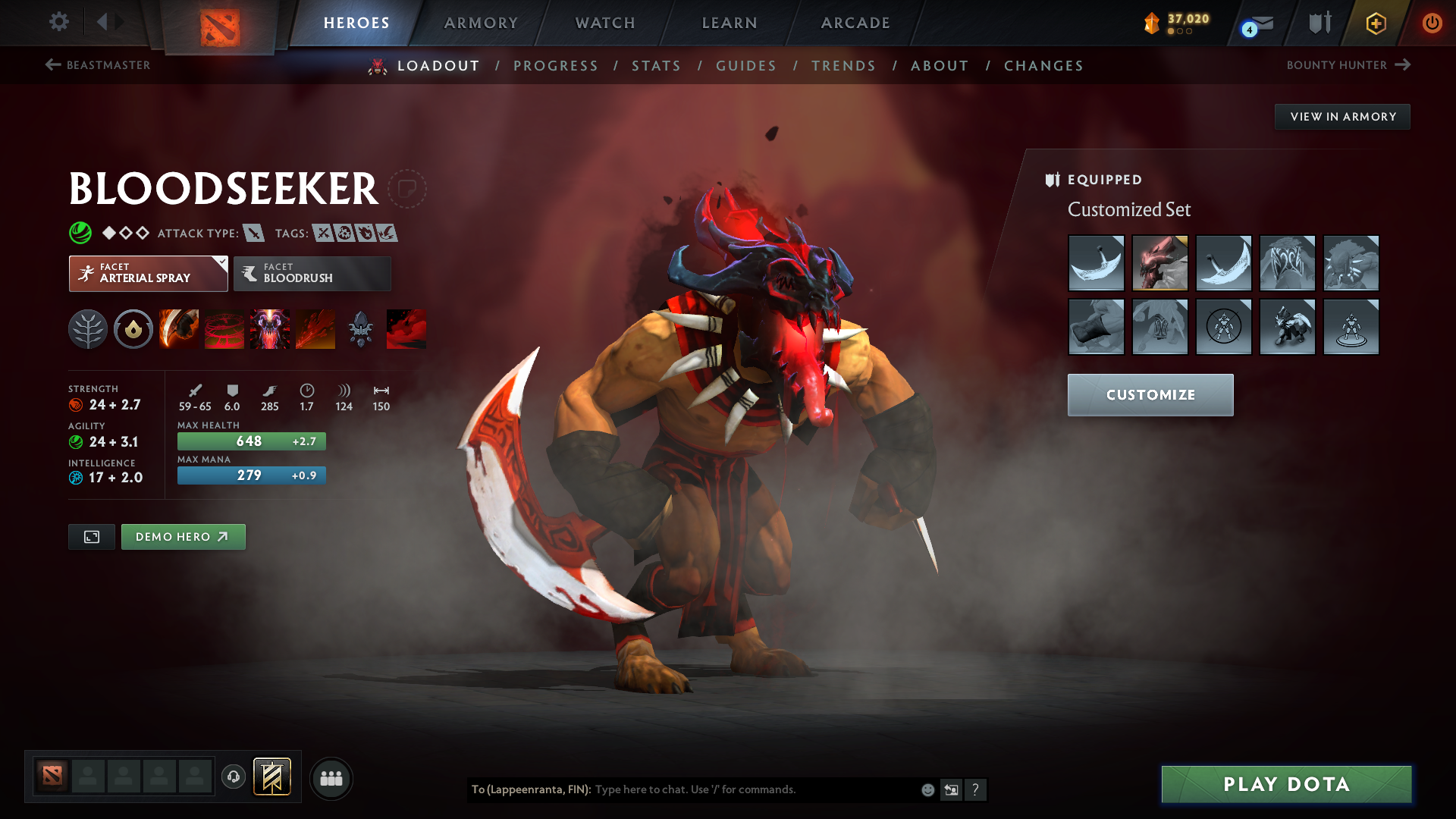
Task: Select the Bloodrage ability icon
Action: [x=178, y=328]
